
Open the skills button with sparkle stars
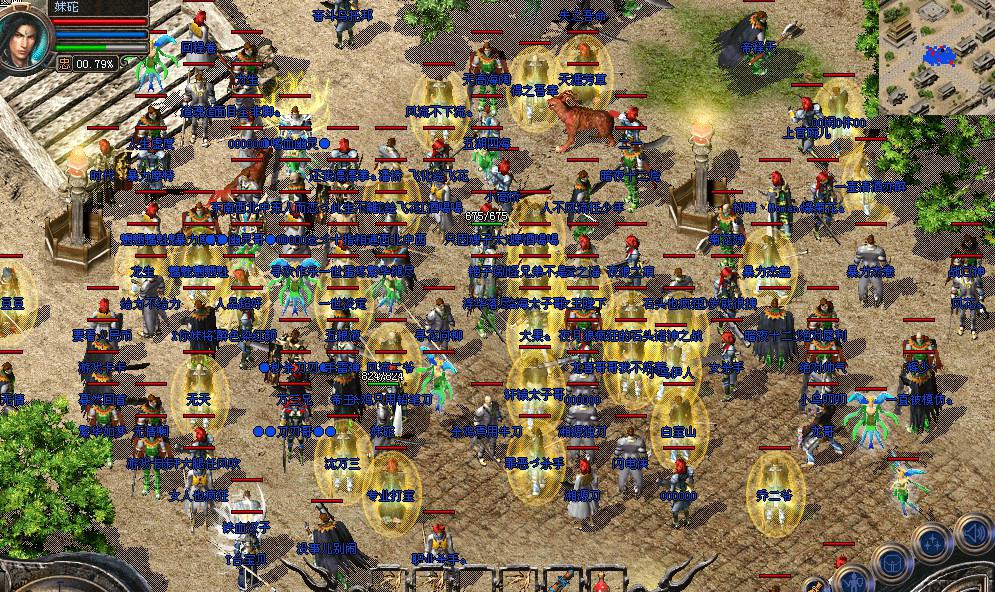tap(934, 543)
